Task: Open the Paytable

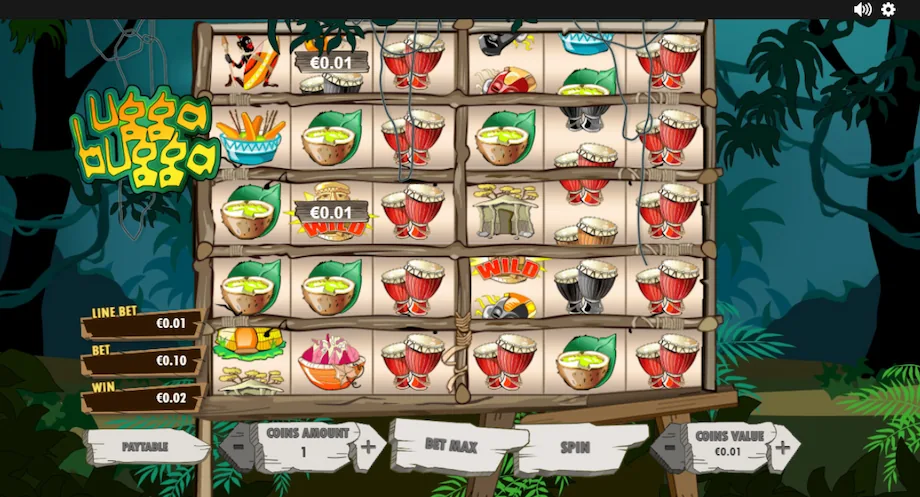Action: [x=145, y=446]
